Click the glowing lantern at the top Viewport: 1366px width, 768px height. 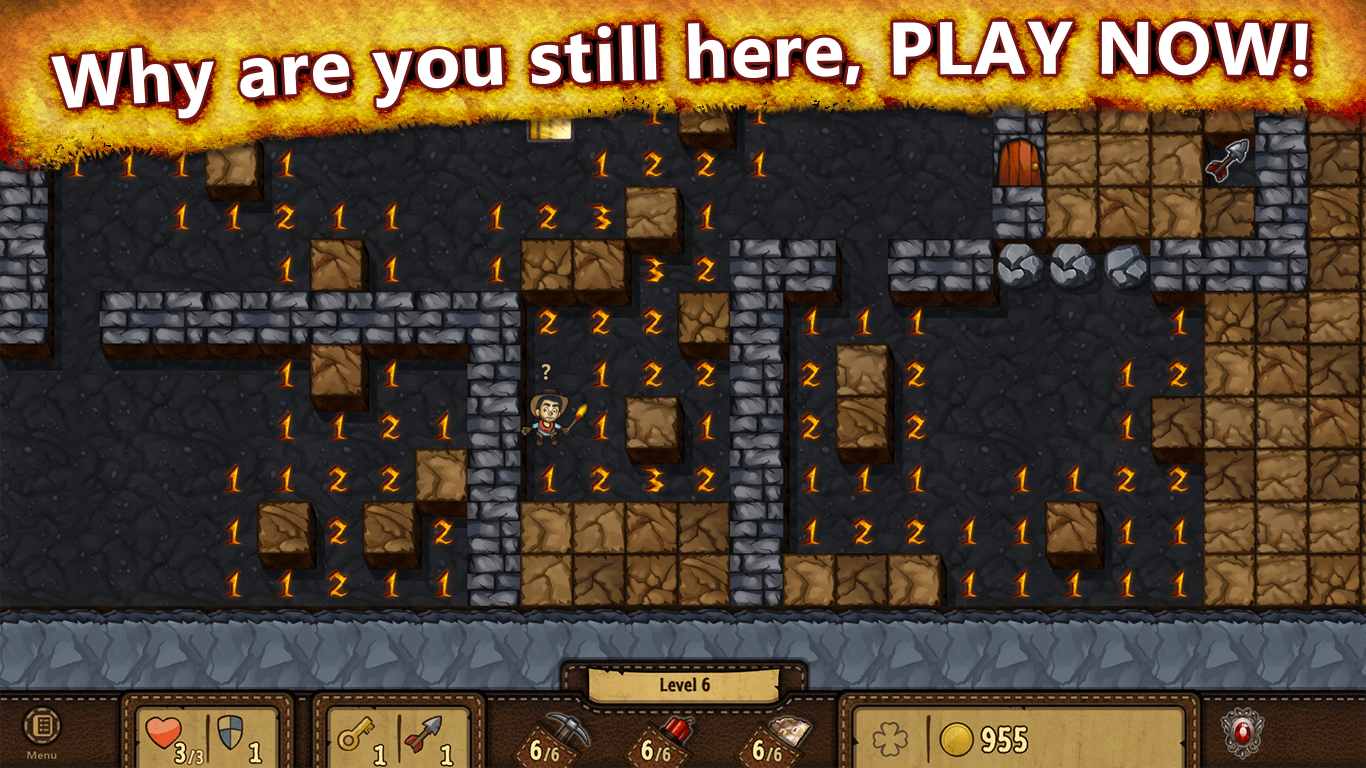550,128
